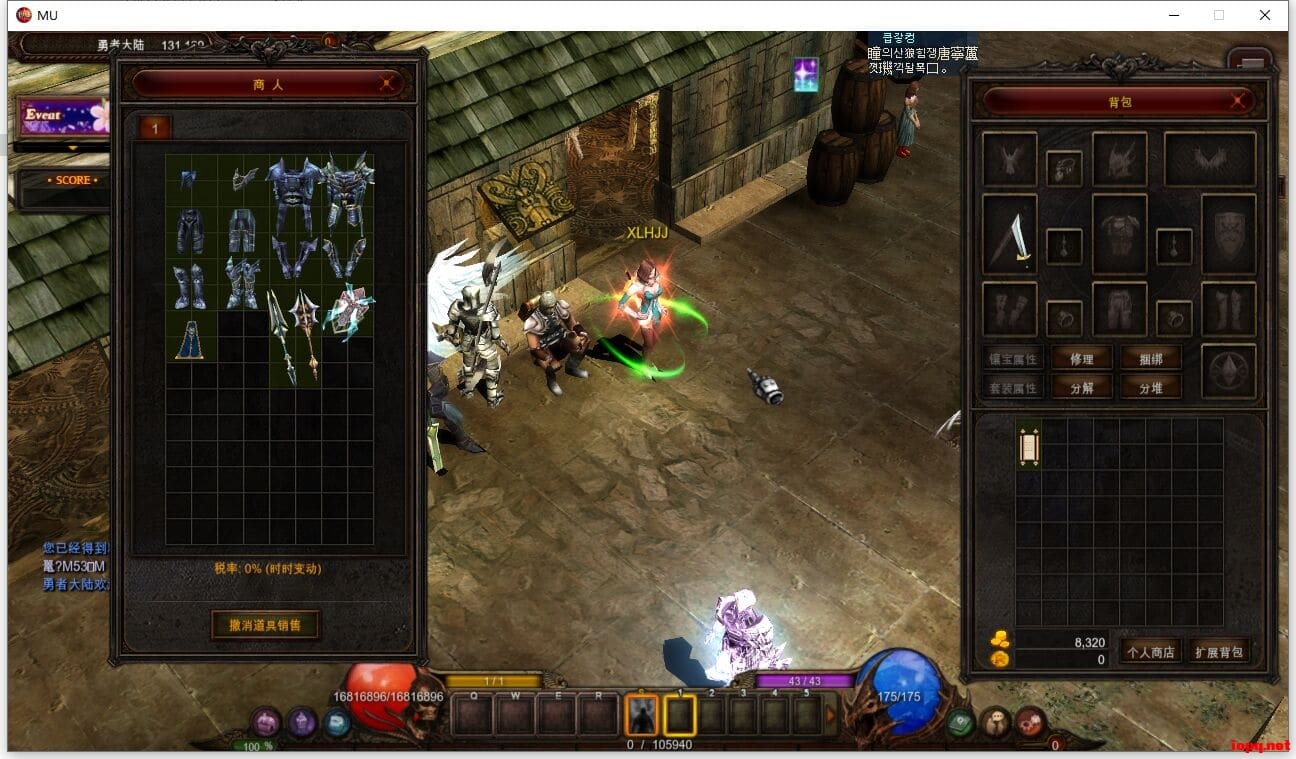Image resolution: width=1296 pixels, height=759 pixels.
Task: Select the equipped sword weapon slot
Action: (x=1010, y=235)
